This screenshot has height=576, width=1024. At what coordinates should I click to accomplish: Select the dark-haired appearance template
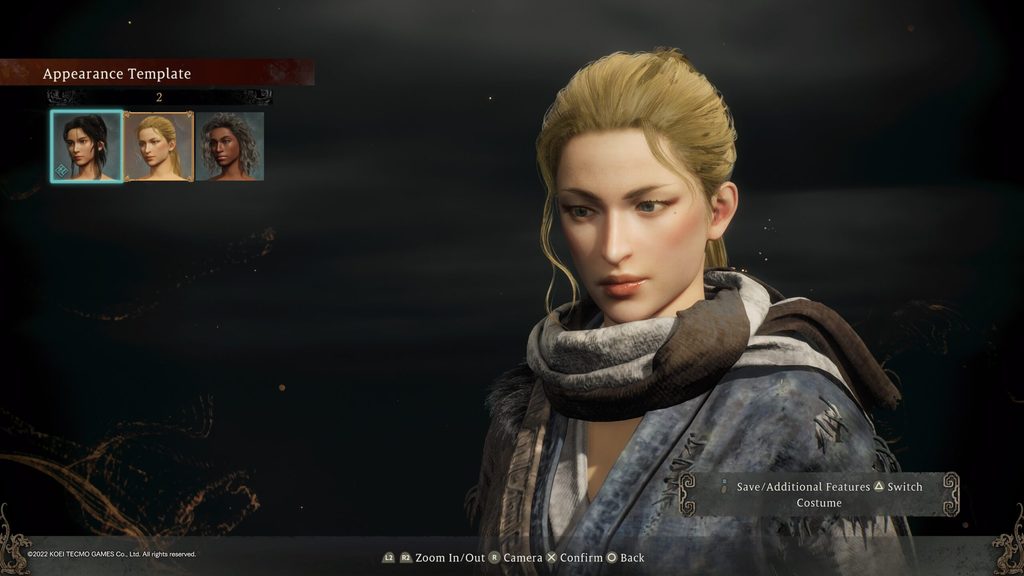pyautogui.click(x=87, y=146)
